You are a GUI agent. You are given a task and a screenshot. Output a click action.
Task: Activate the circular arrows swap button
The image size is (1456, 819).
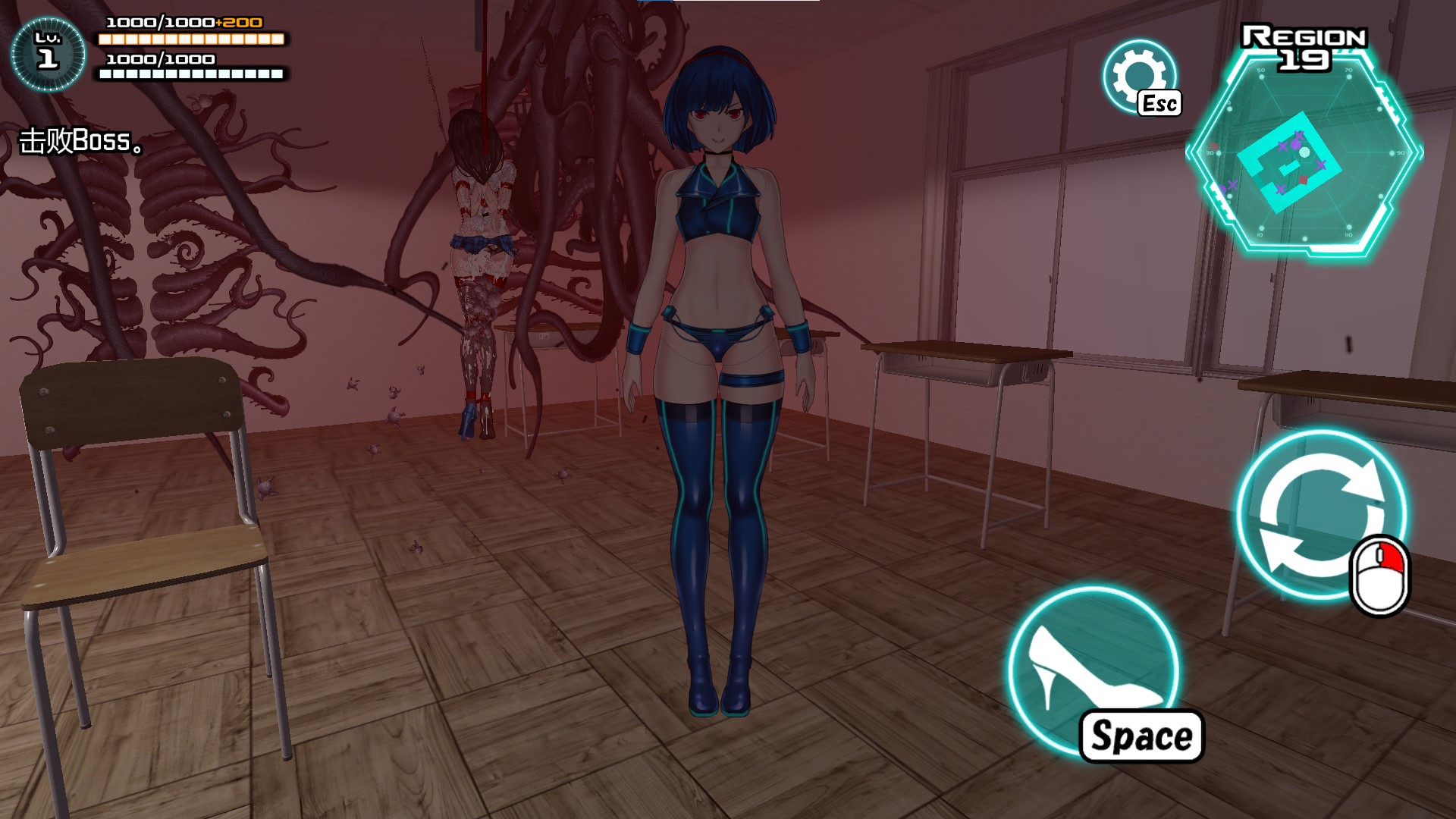[1320, 516]
